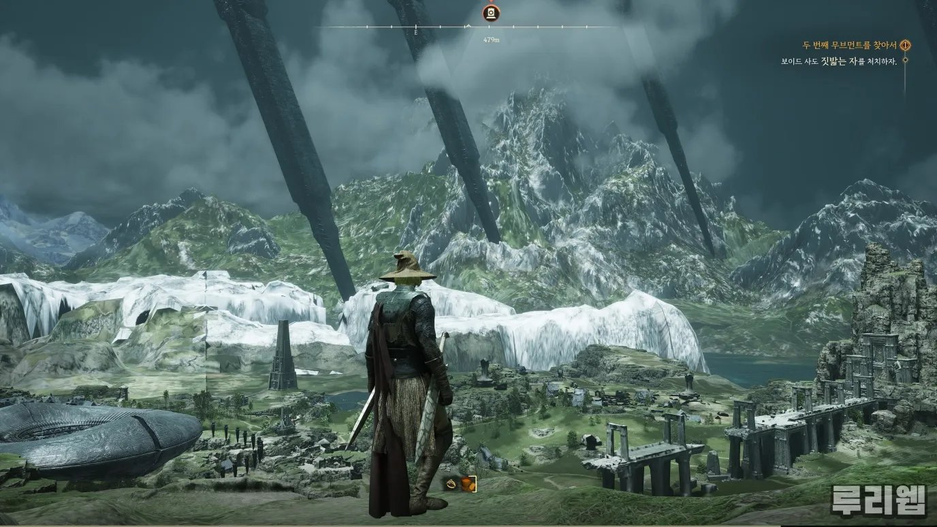Viewport: 937px width, 527px height.
Task: Click the orange diamond quest icon
Action: pos(905,45)
